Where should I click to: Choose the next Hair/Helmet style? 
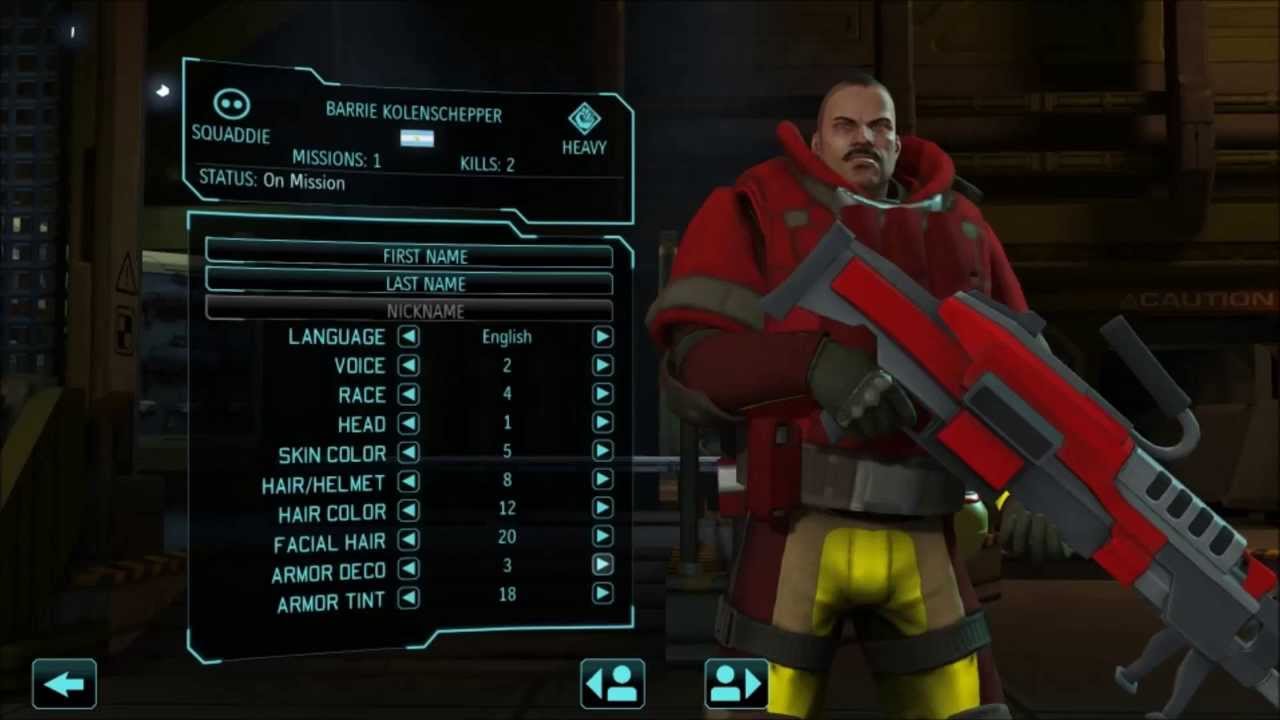pyautogui.click(x=602, y=480)
